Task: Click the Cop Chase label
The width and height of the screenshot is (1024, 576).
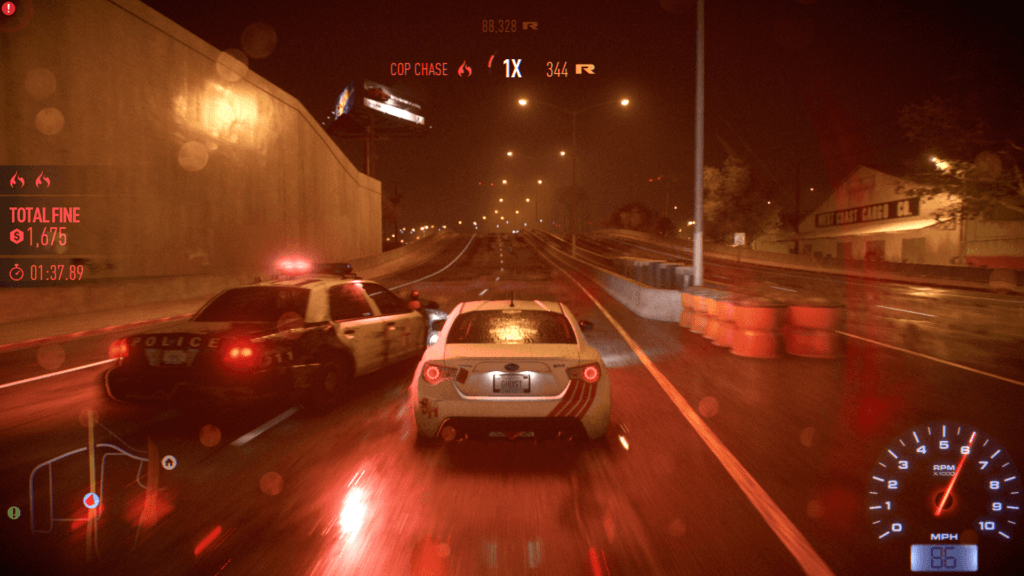Action: (419, 69)
